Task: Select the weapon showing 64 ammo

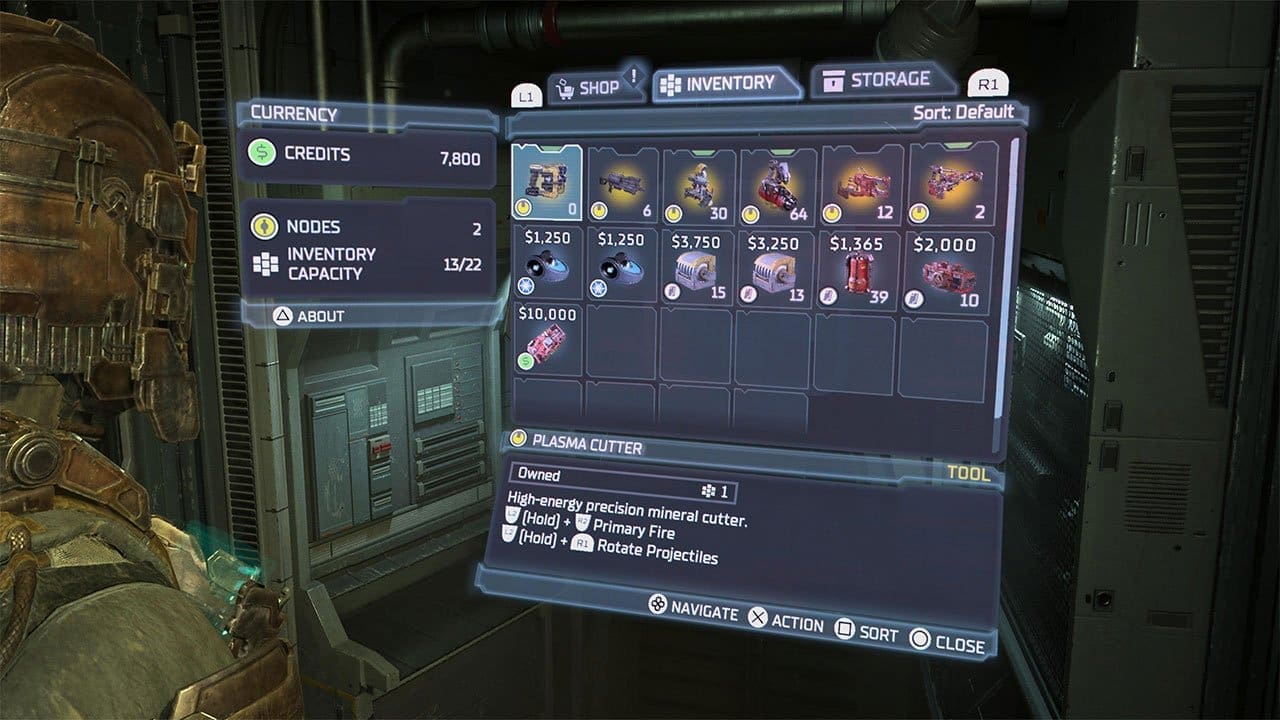Action: coord(775,185)
